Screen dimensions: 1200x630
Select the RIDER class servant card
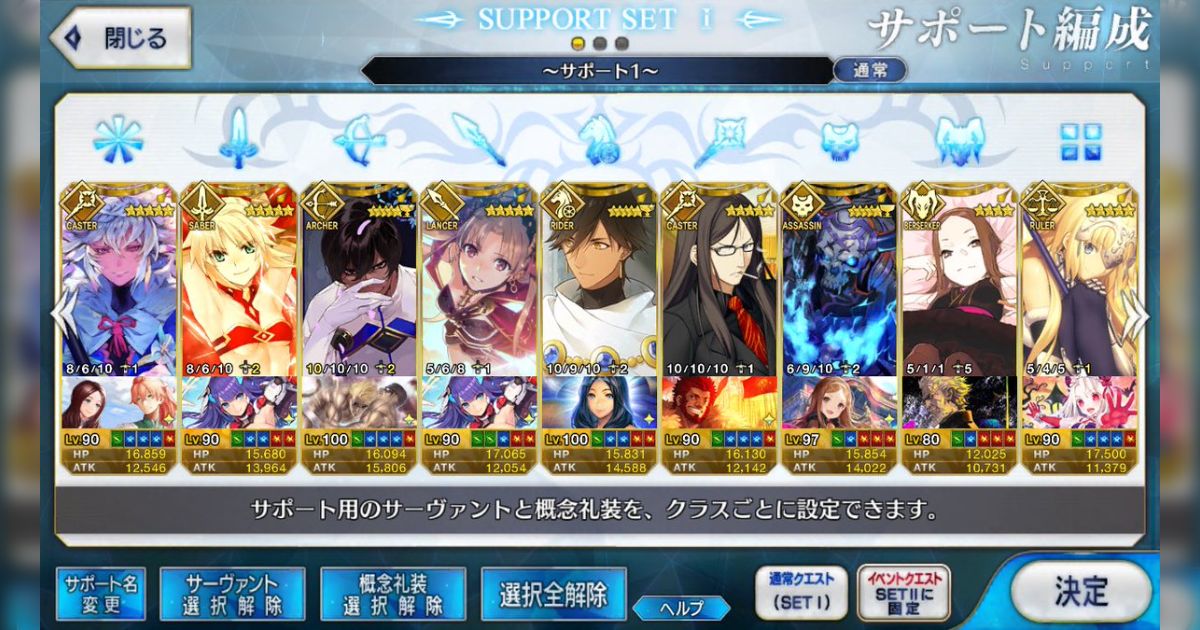point(598,290)
